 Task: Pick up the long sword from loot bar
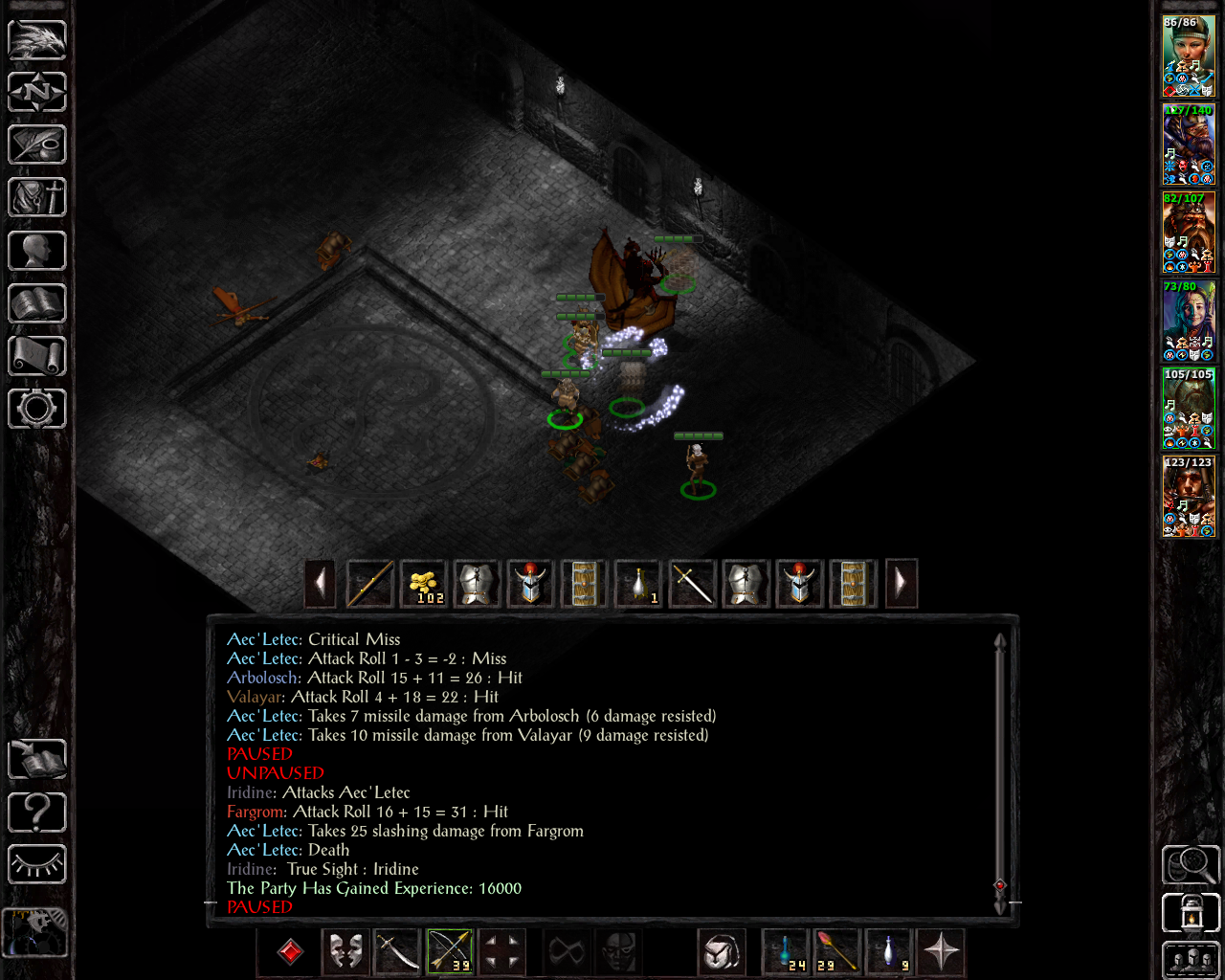pyautogui.click(x=692, y=584)
